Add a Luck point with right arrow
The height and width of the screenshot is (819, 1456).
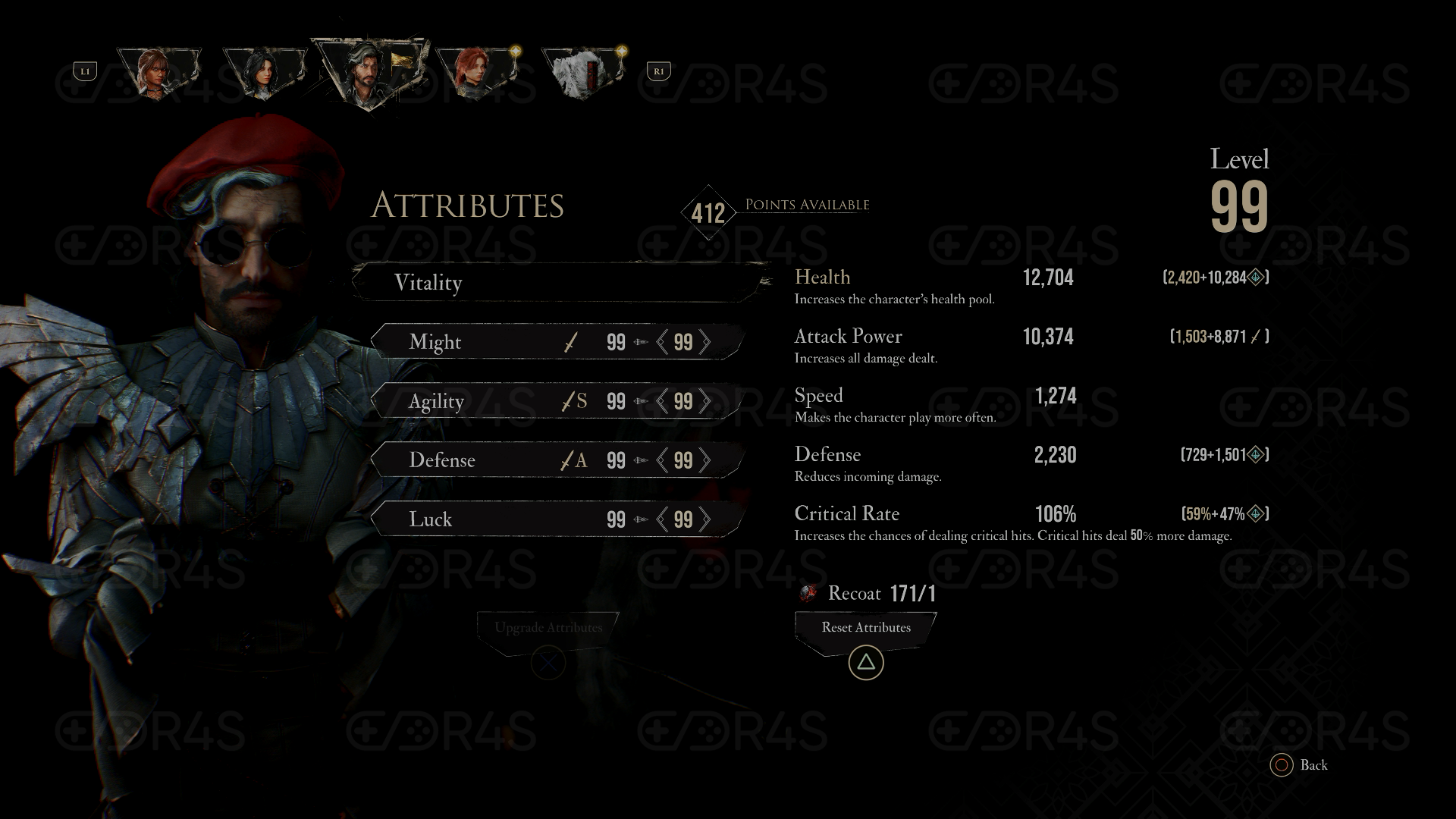705,519
